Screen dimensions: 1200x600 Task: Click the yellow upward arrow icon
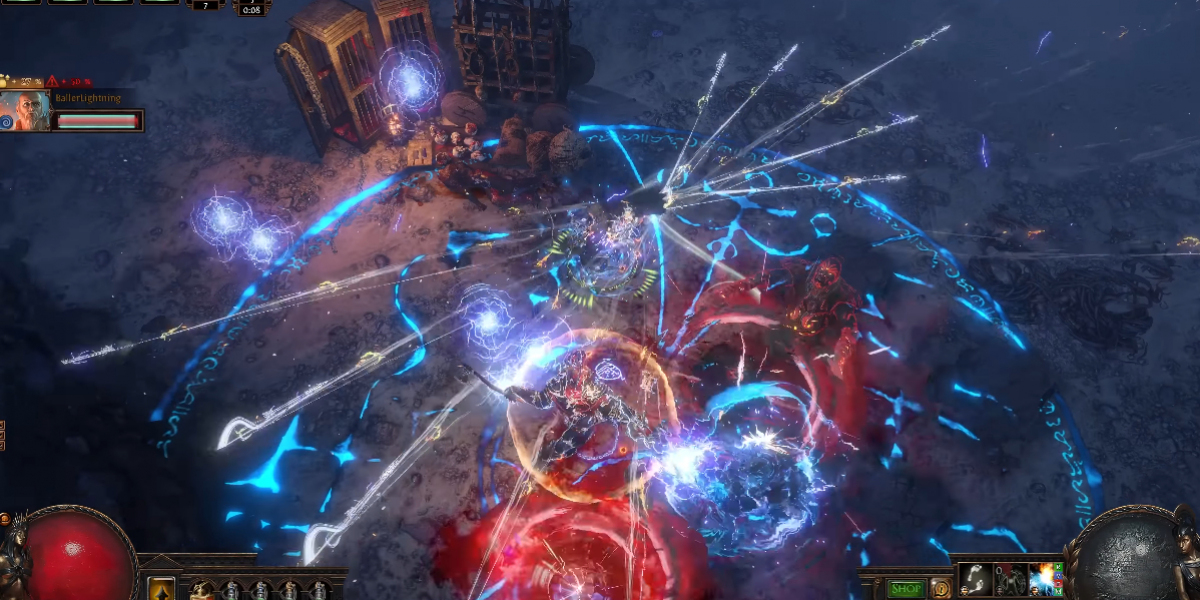[161, 589]
